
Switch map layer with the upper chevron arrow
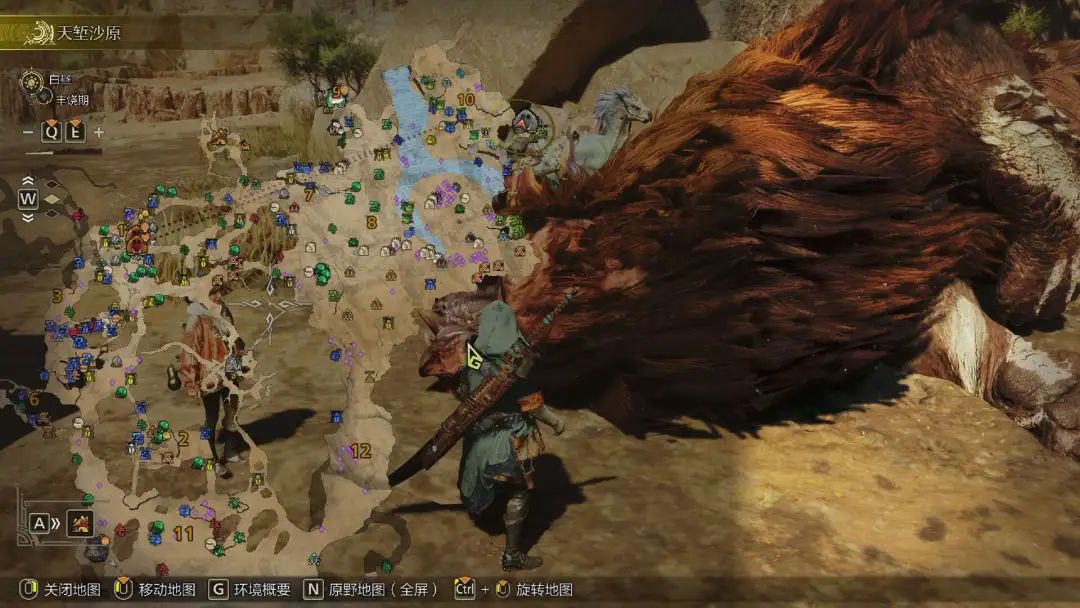(28, 182)
